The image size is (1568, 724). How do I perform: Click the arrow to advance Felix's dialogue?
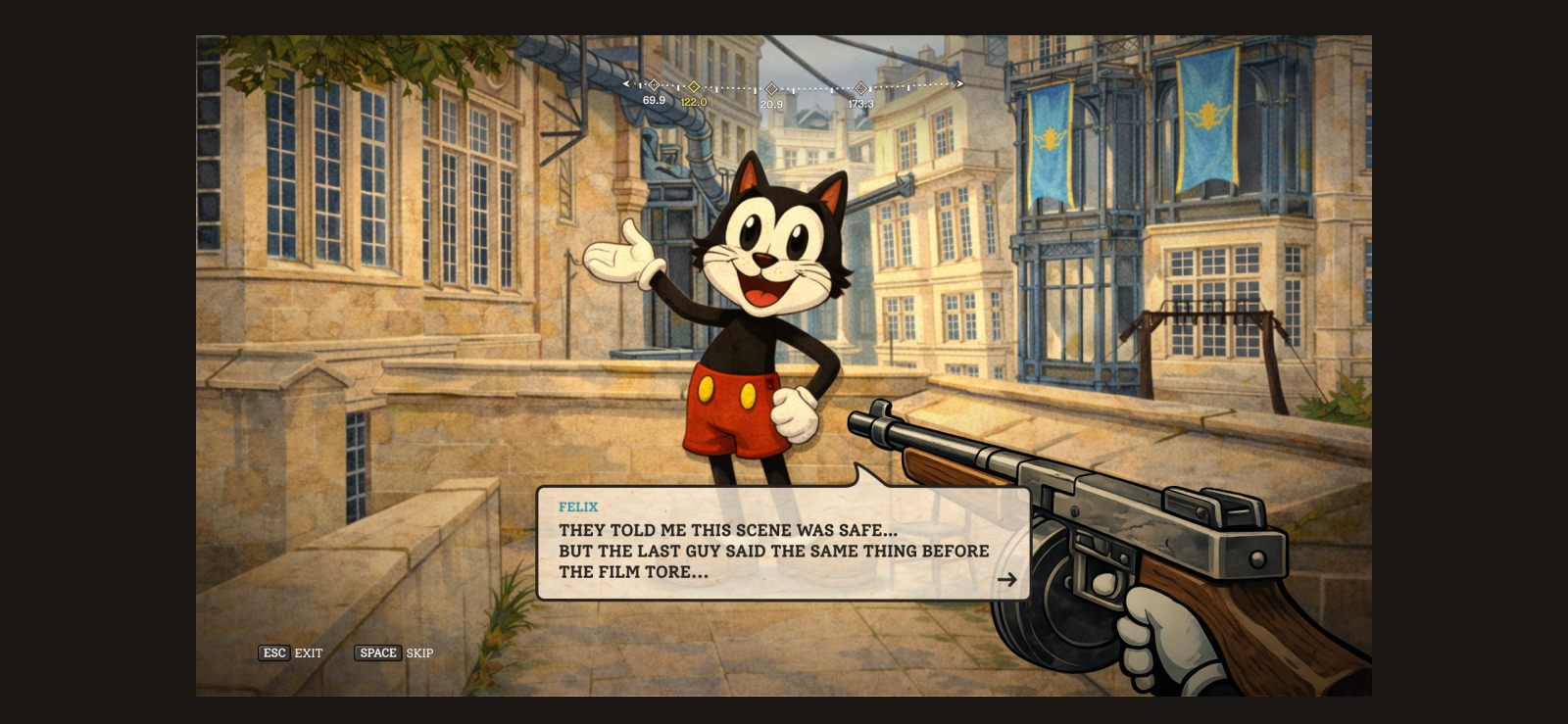pyautogui.click(x=1008, y=579)
